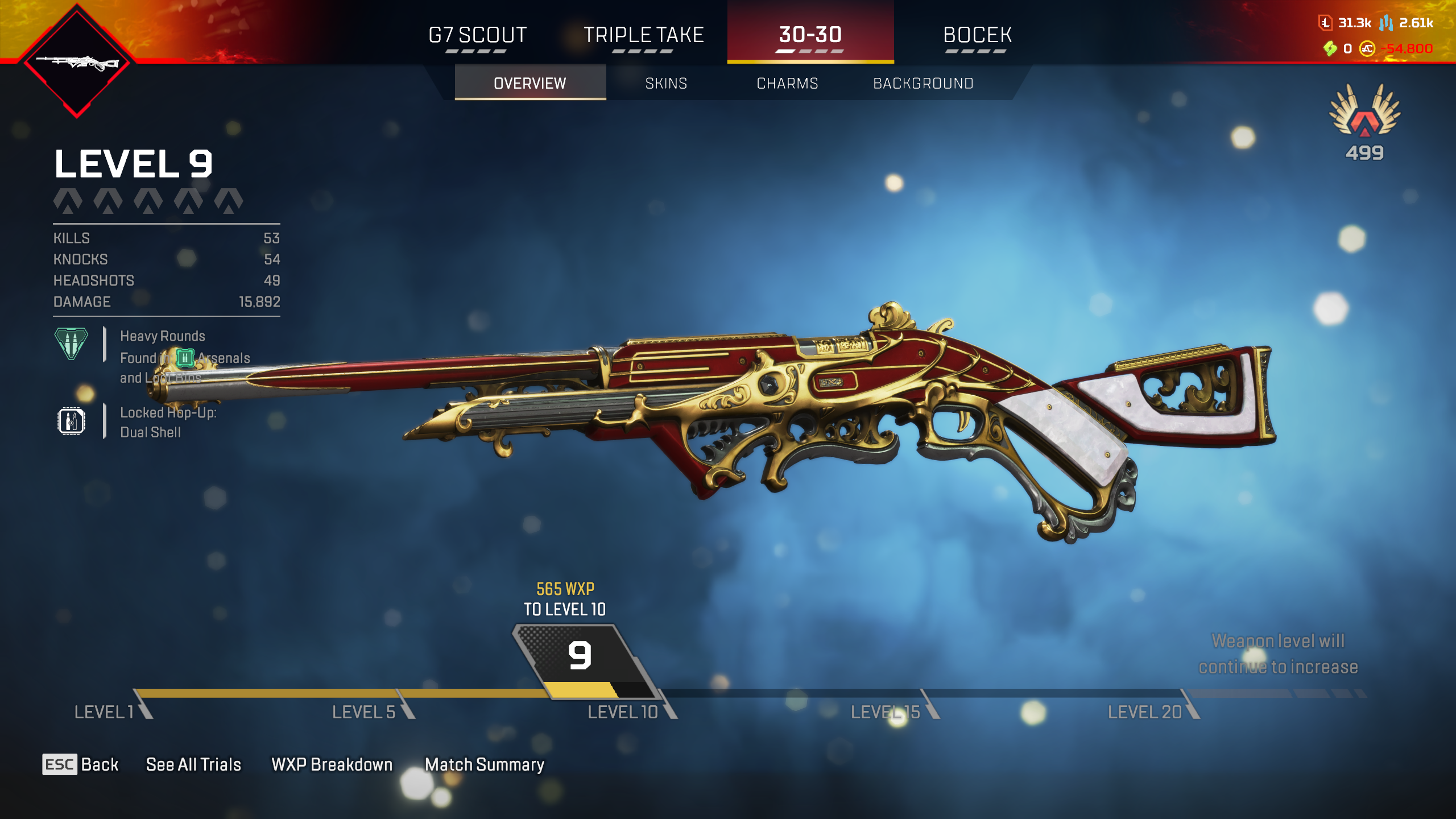Image resolution: width=1456 pixels, height=819 pixels.
Task: Select the Level 15 milestone on the track
Action: click(885, 712)
